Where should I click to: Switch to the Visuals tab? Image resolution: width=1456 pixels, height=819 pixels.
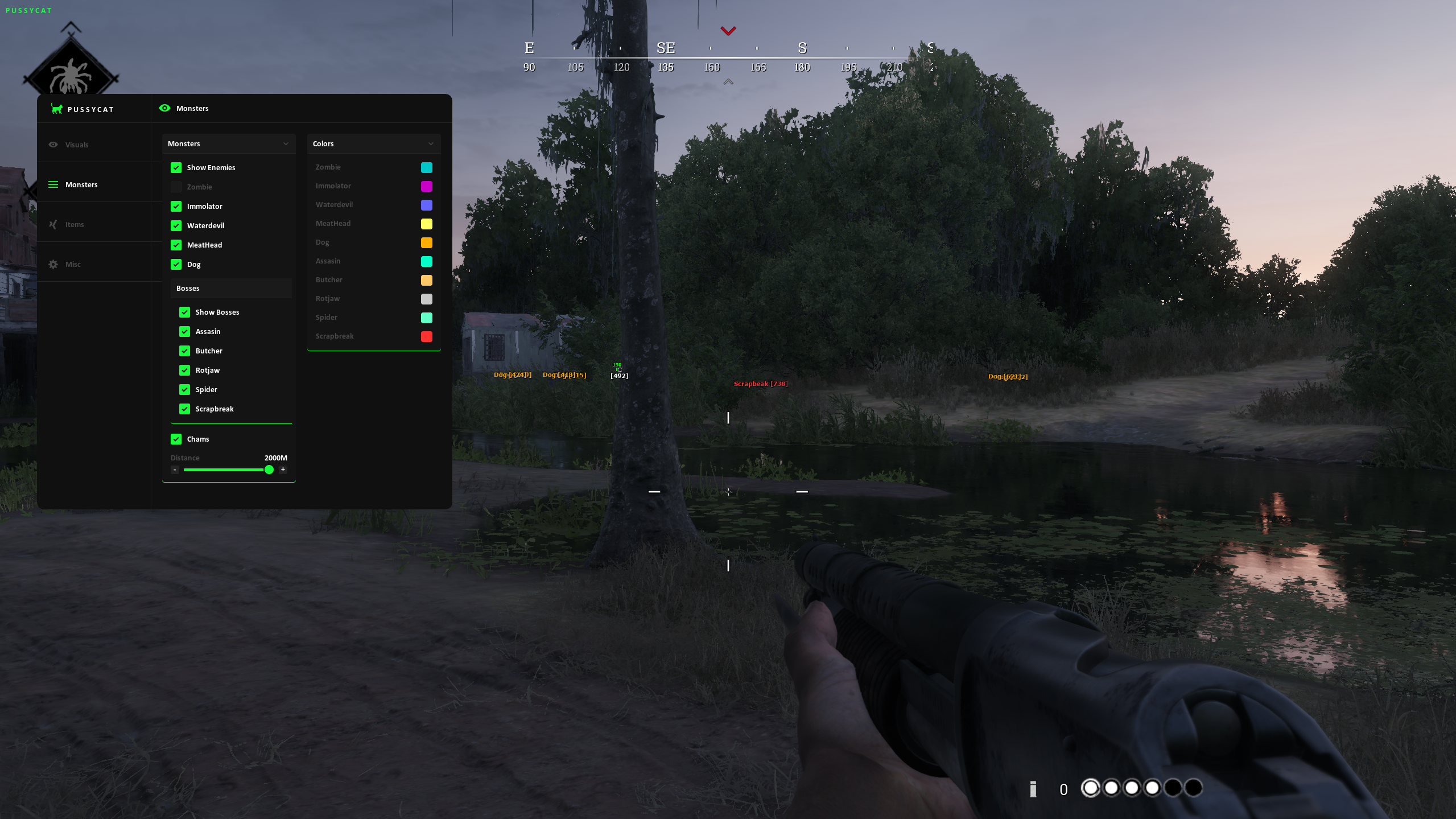coord(76,145)
